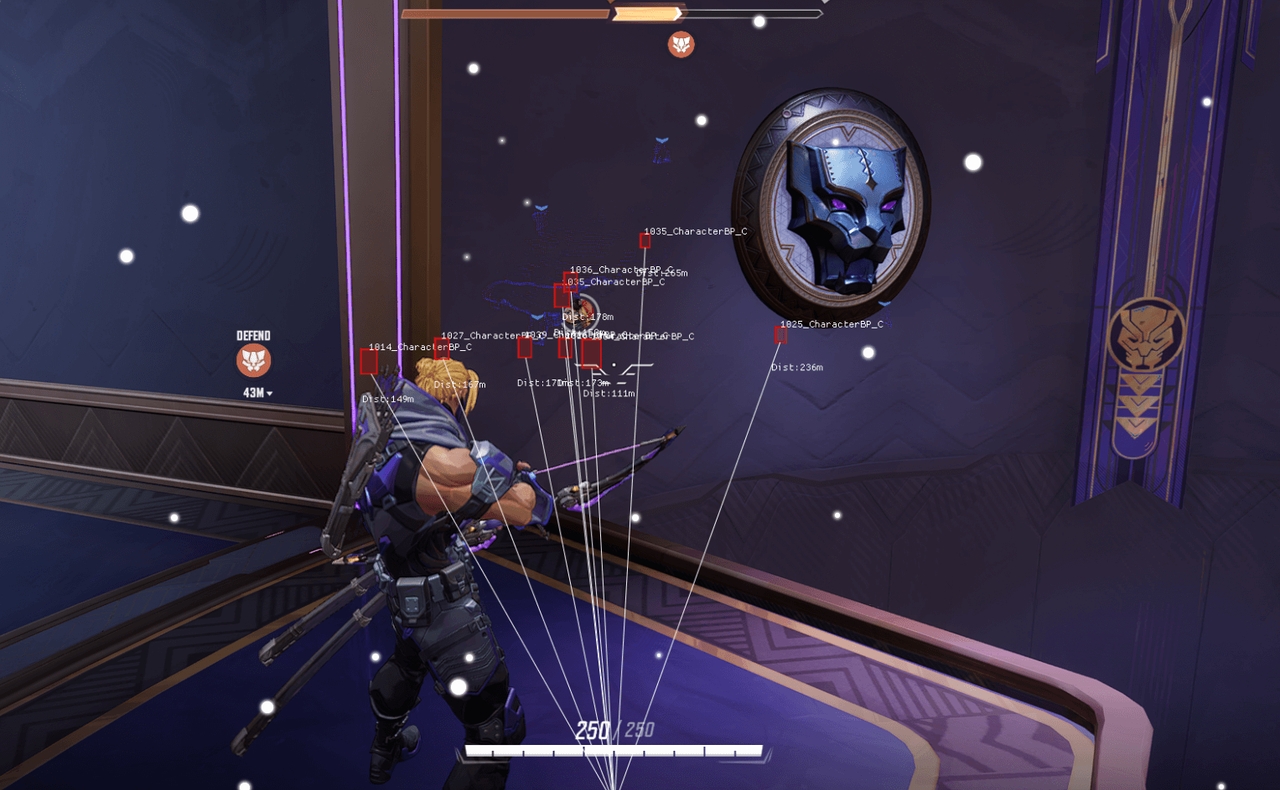This screenshot has width=1280, height=790.
Task: Click the Dist:236m label under box 1025
Action: 797,367
